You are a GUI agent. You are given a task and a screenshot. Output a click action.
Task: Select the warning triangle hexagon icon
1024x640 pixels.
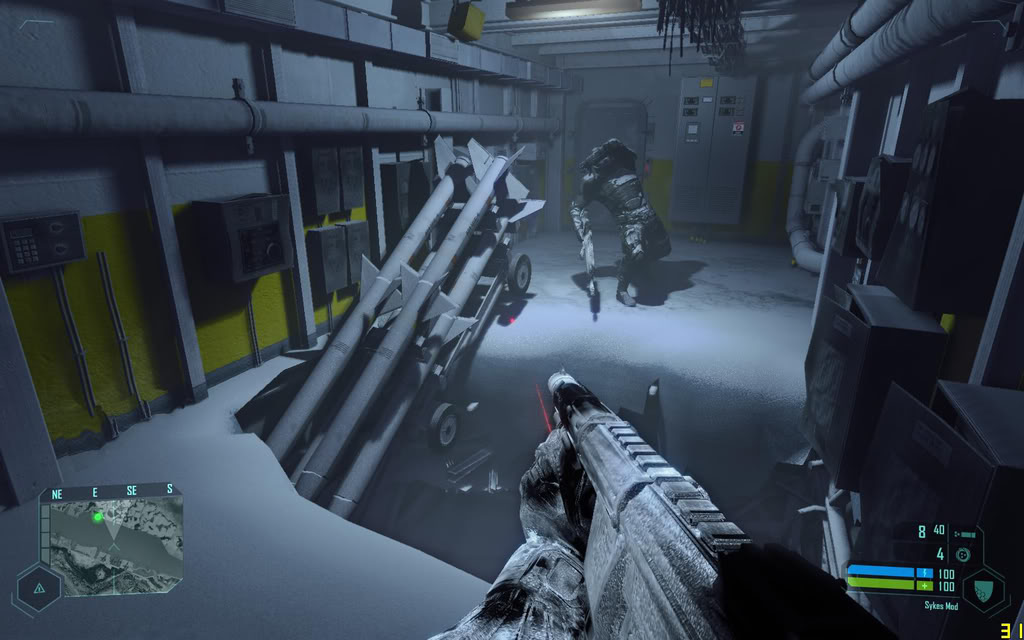pyautogui.click(x=39, y=588)
